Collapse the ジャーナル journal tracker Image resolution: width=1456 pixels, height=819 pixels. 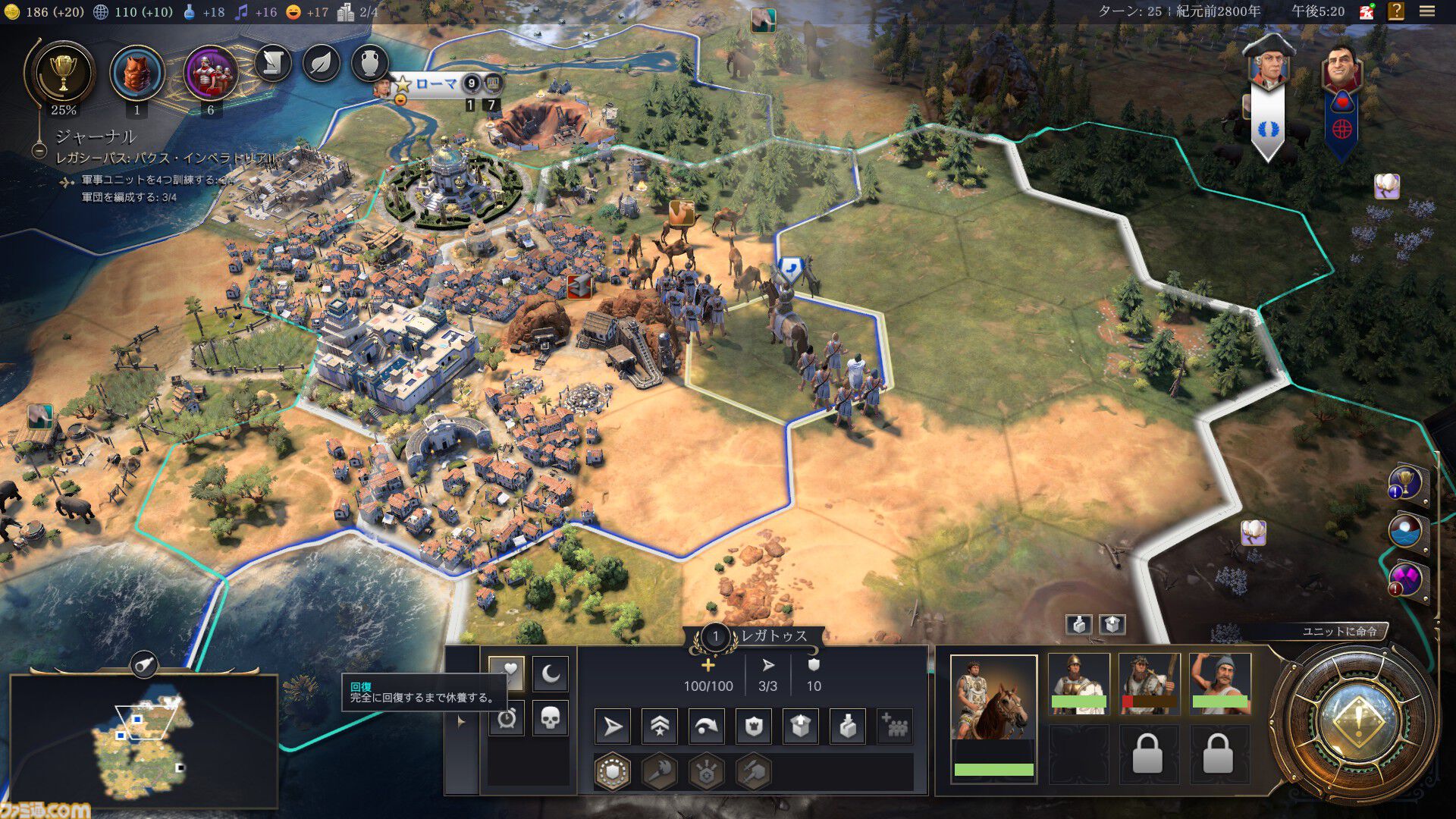39,150
